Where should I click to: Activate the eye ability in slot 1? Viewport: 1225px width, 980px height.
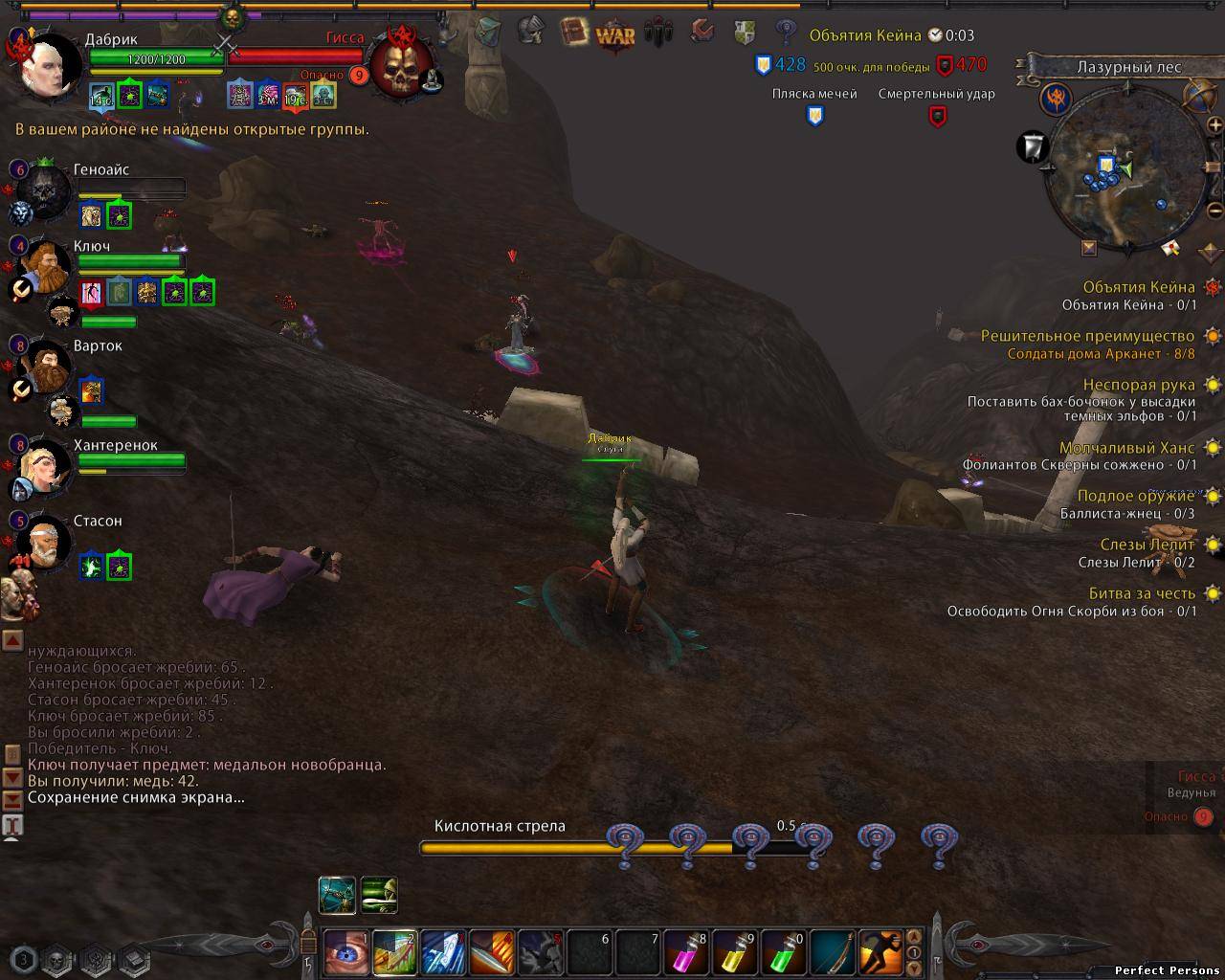[345, 952]
